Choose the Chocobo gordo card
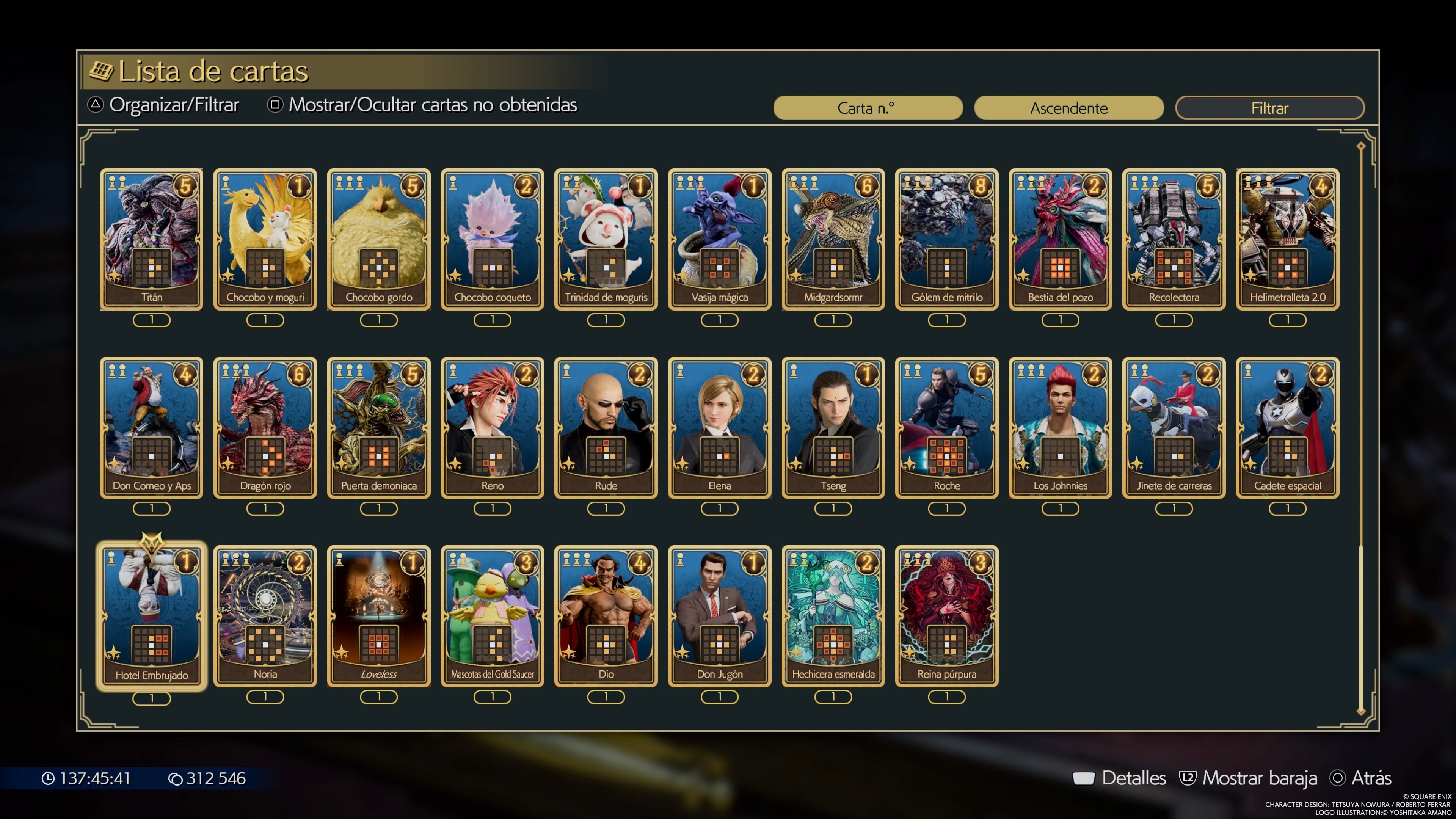Screen dimensions: 1456x819 click(x=379, y=238)
